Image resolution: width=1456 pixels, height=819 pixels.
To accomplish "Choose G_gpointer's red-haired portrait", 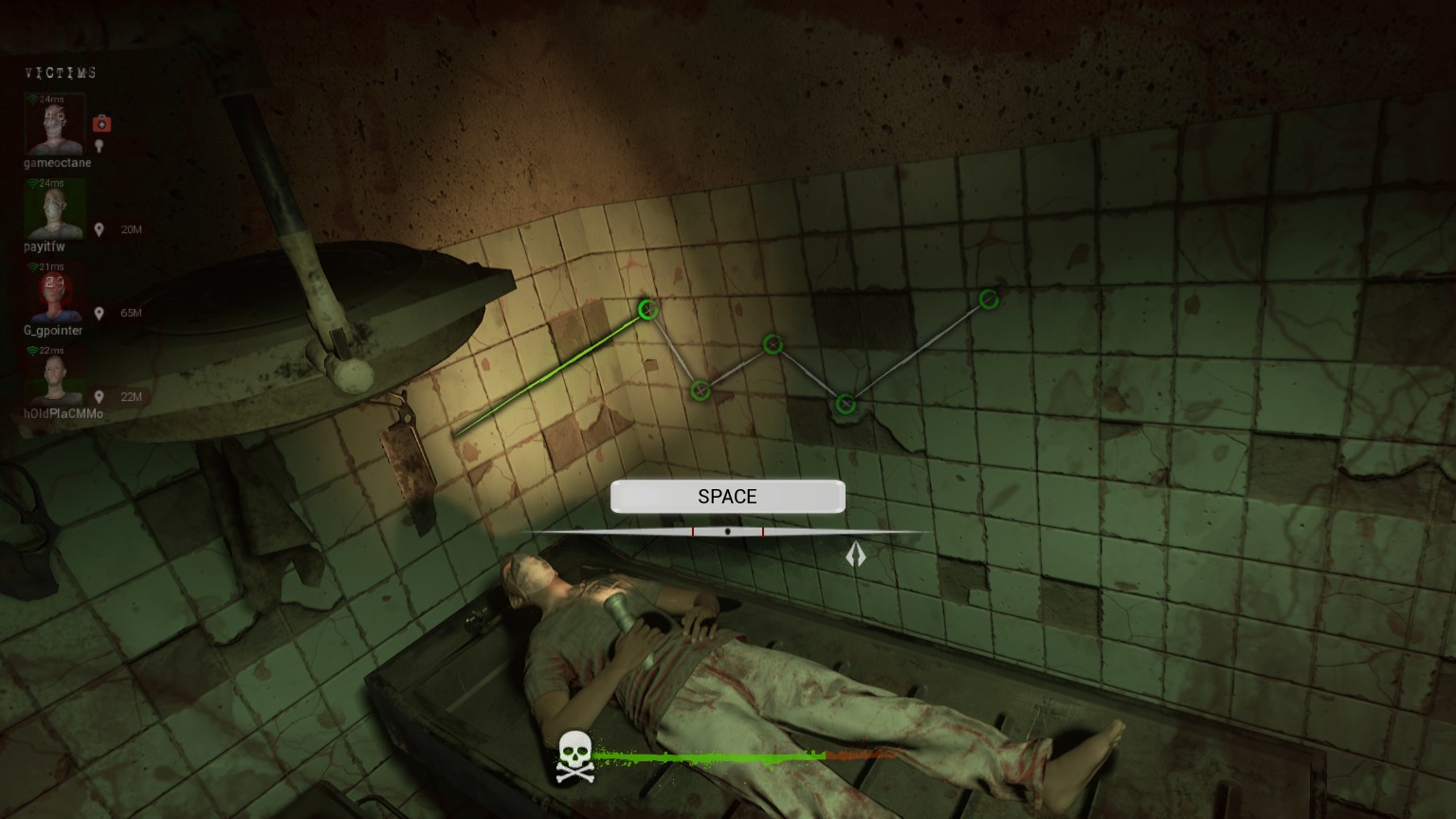I will click(55, 295).
